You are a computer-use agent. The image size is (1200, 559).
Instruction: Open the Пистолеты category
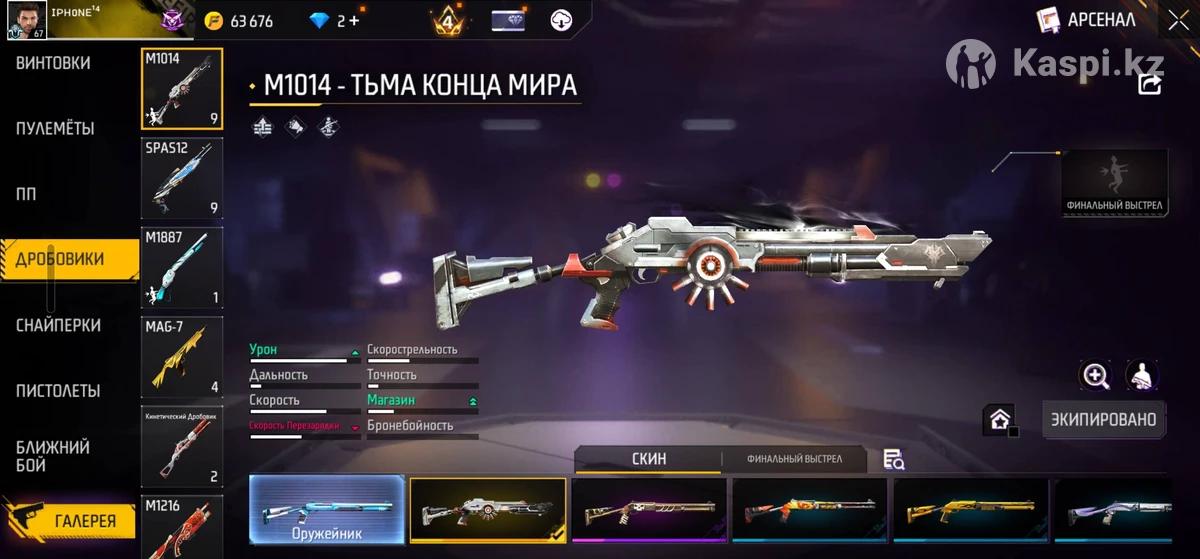pos(58,390)
